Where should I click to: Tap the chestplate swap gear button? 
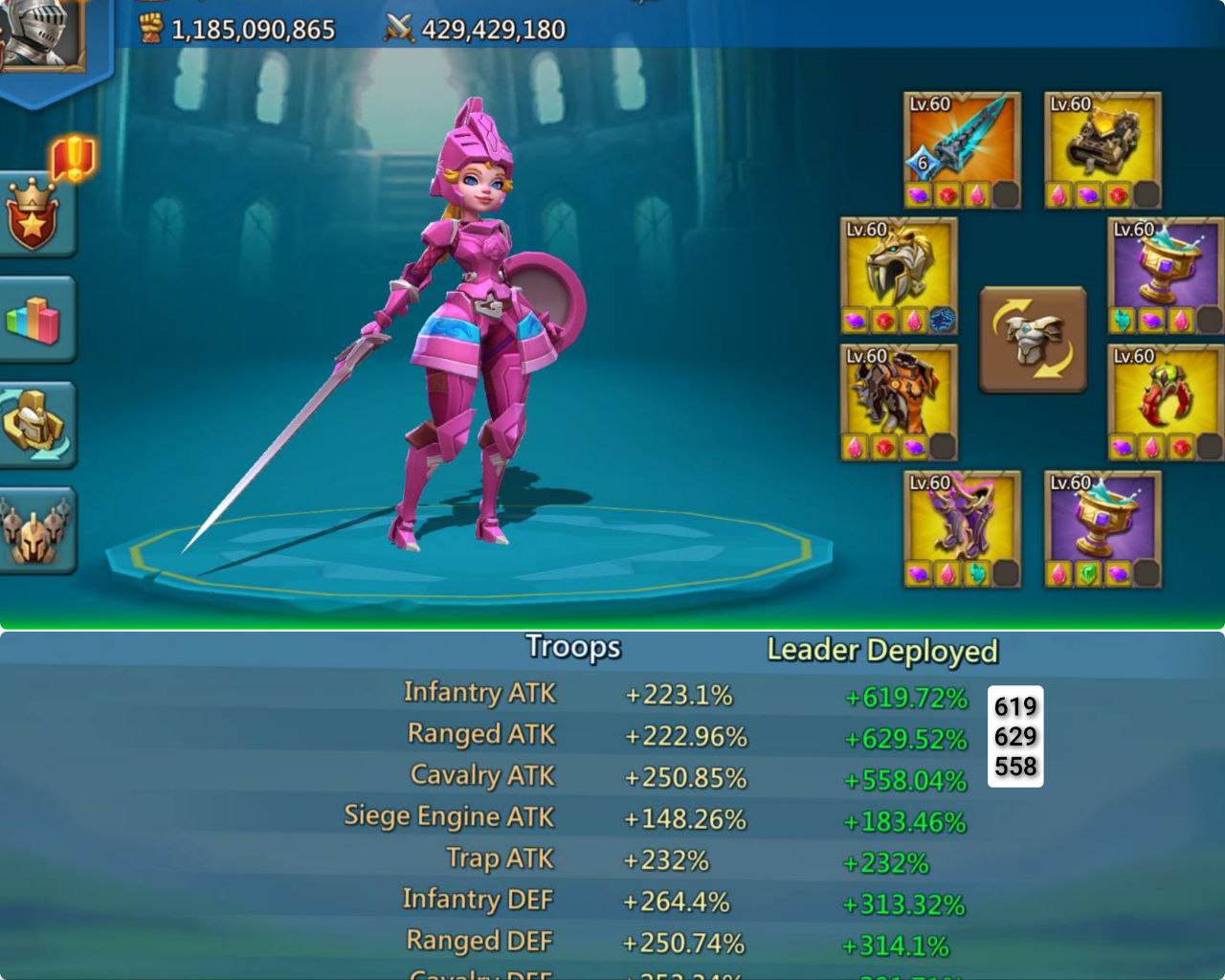(x=1033, y=339)
